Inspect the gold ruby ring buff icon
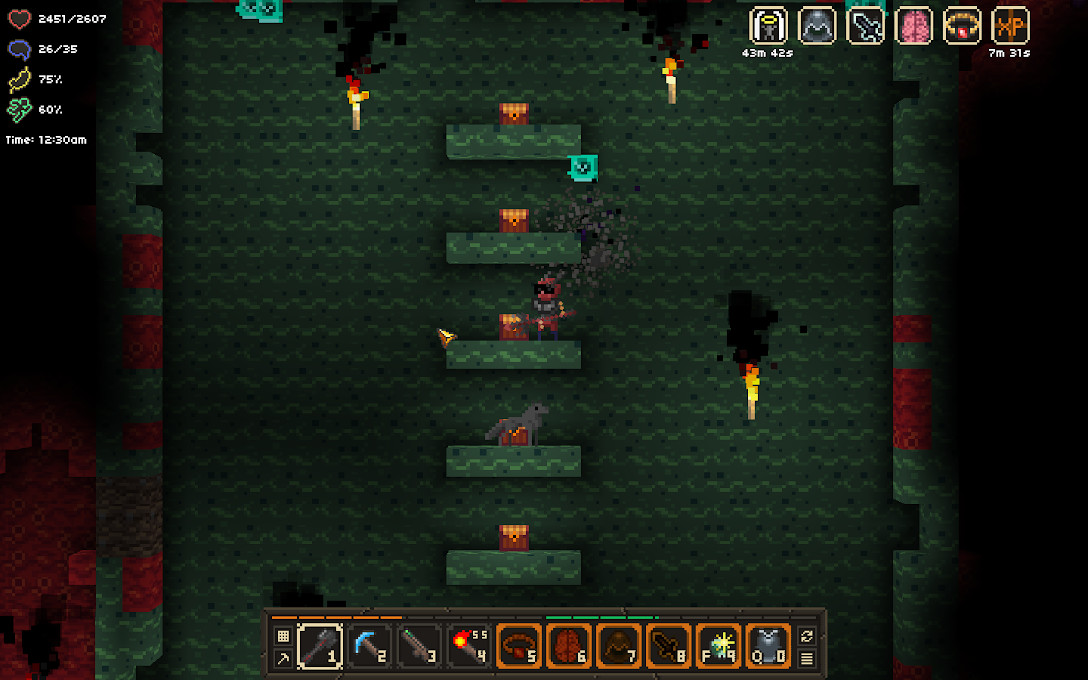Viewport: 1088px width, 680px height. coord(962,26)
